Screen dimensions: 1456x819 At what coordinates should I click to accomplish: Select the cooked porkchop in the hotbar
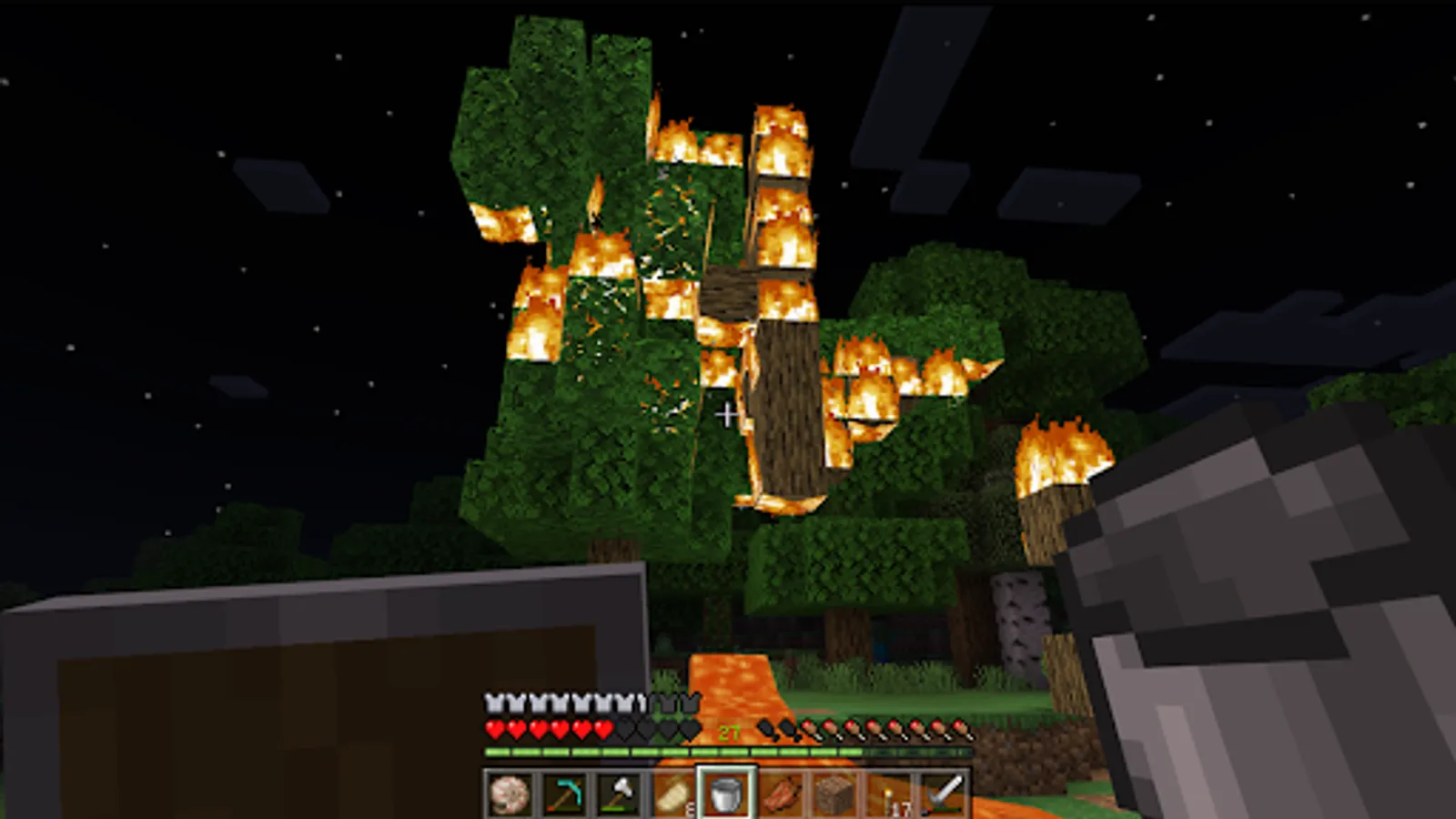(780, 794)
